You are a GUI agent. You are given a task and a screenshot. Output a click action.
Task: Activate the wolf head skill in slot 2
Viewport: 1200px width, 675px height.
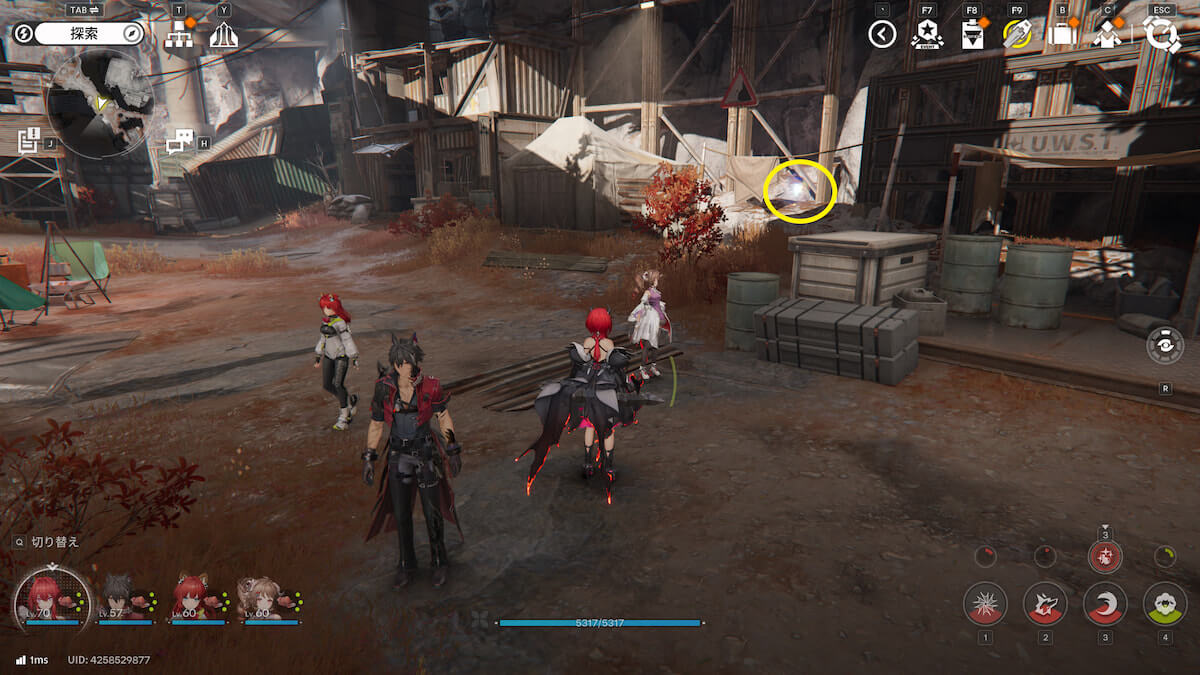pos(1045,603)
